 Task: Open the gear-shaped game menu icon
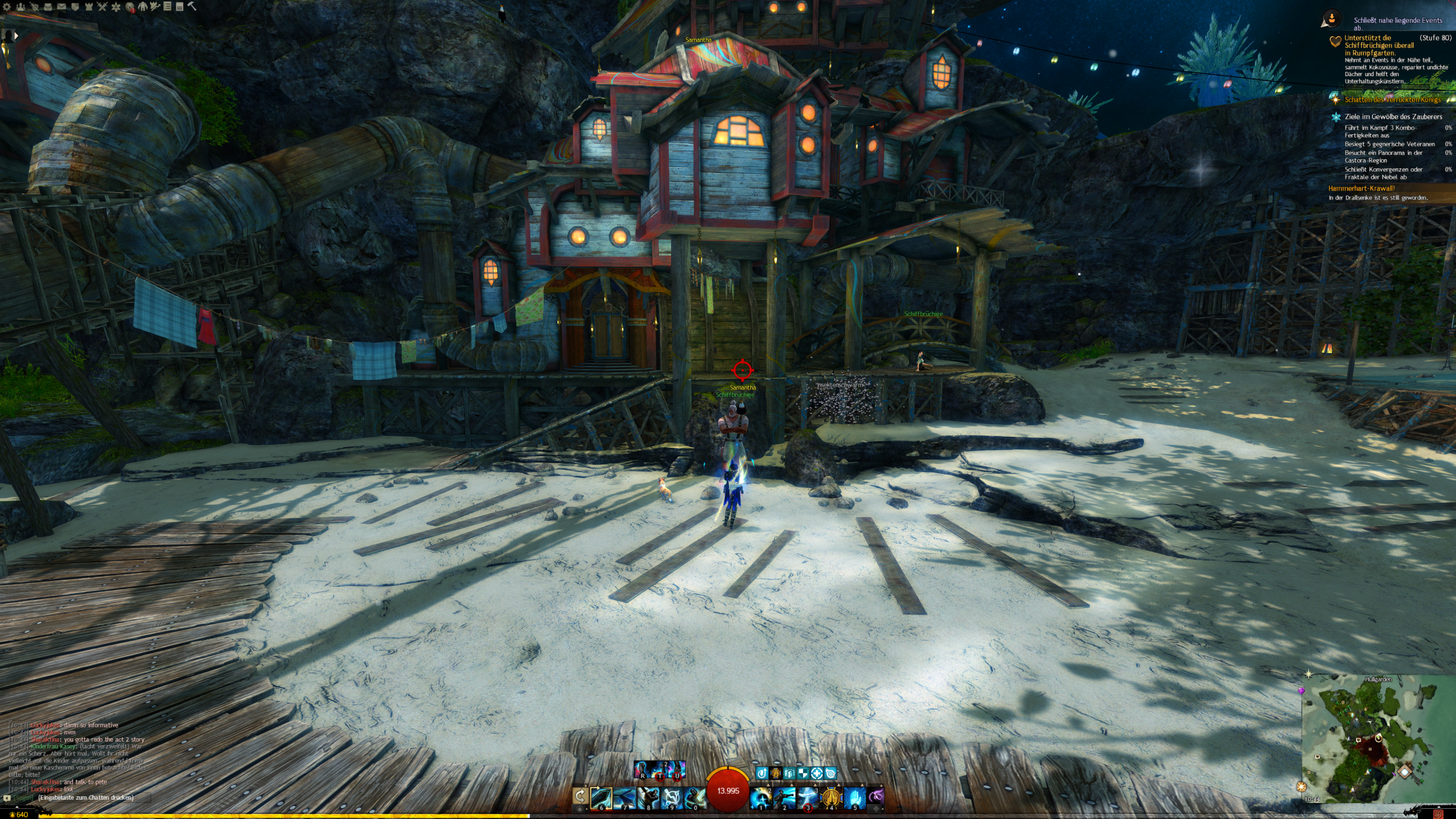point(7,7)
